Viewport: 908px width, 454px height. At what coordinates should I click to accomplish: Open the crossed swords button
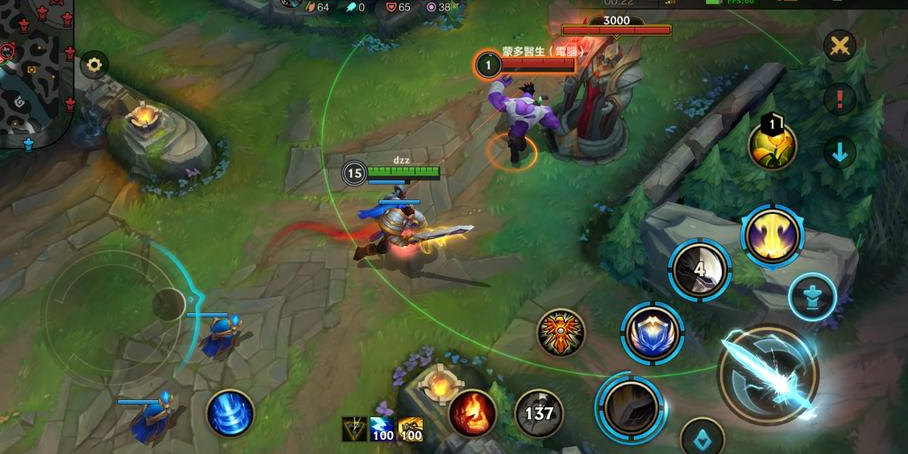[840, 46]
